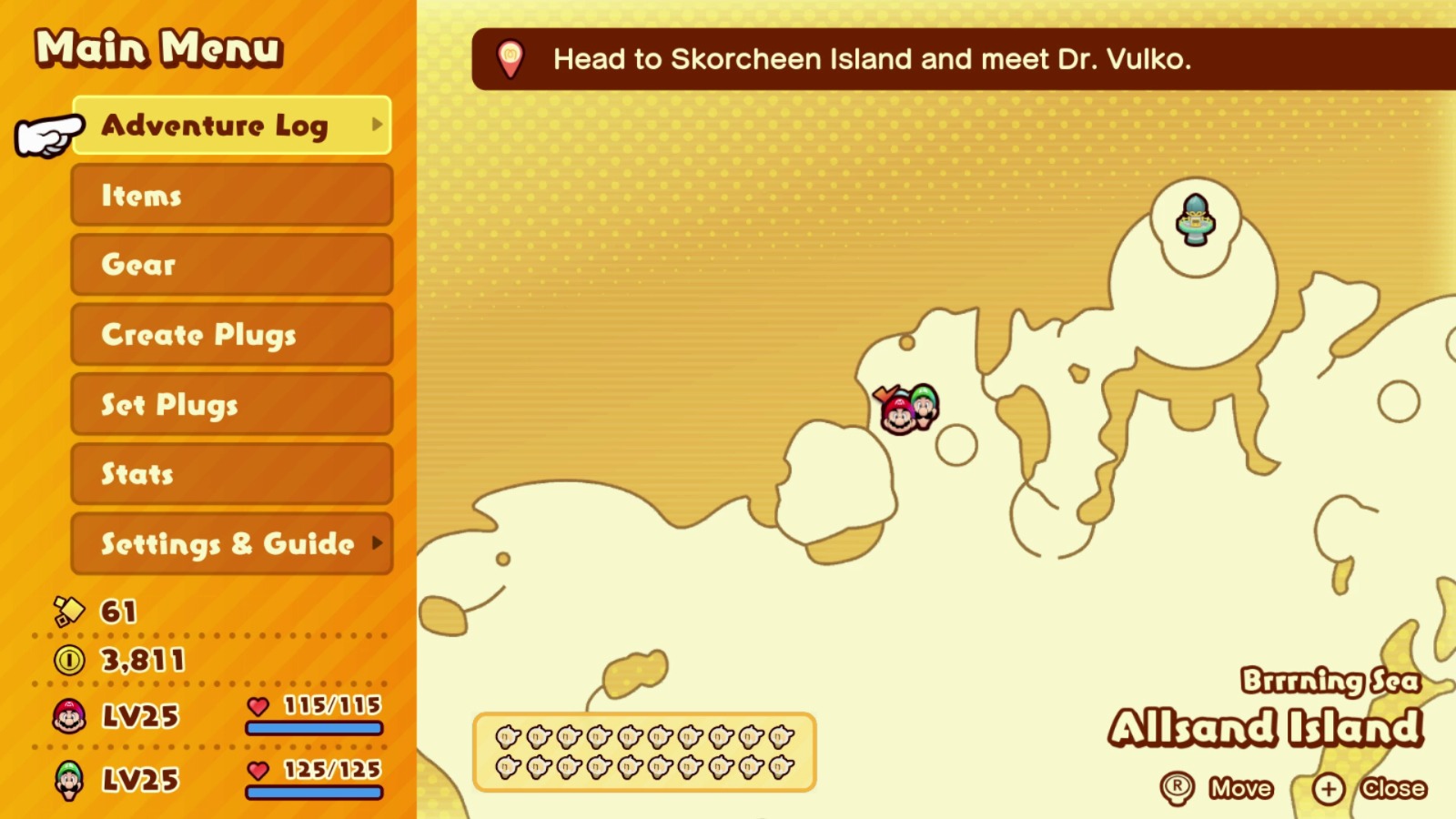1456x819 pixels.
Task: Open the Gear menu option
Action: tap(230, 265)
